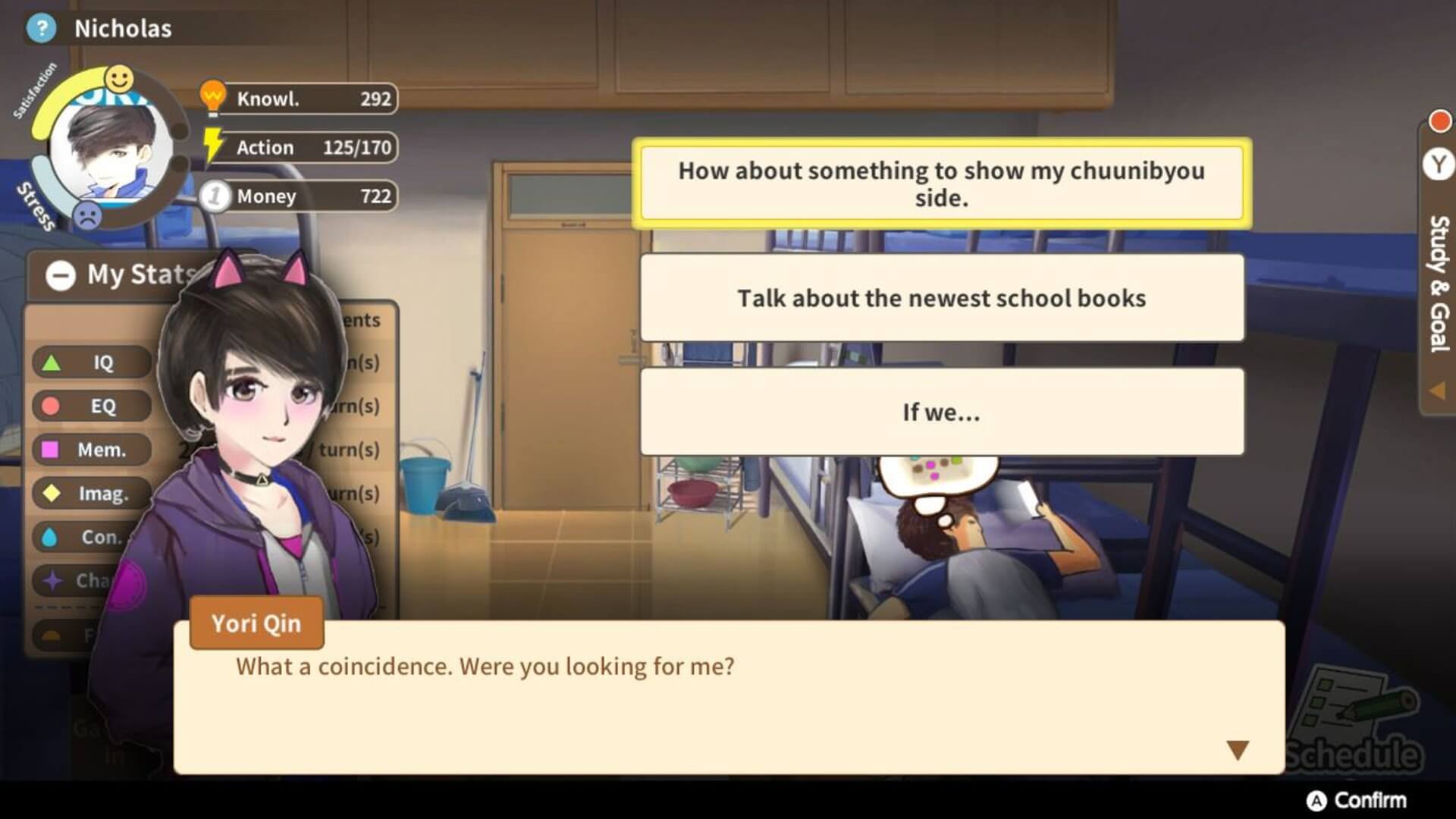Select the IQ stat entry
1456x819 pixels.
pos(91,362)
